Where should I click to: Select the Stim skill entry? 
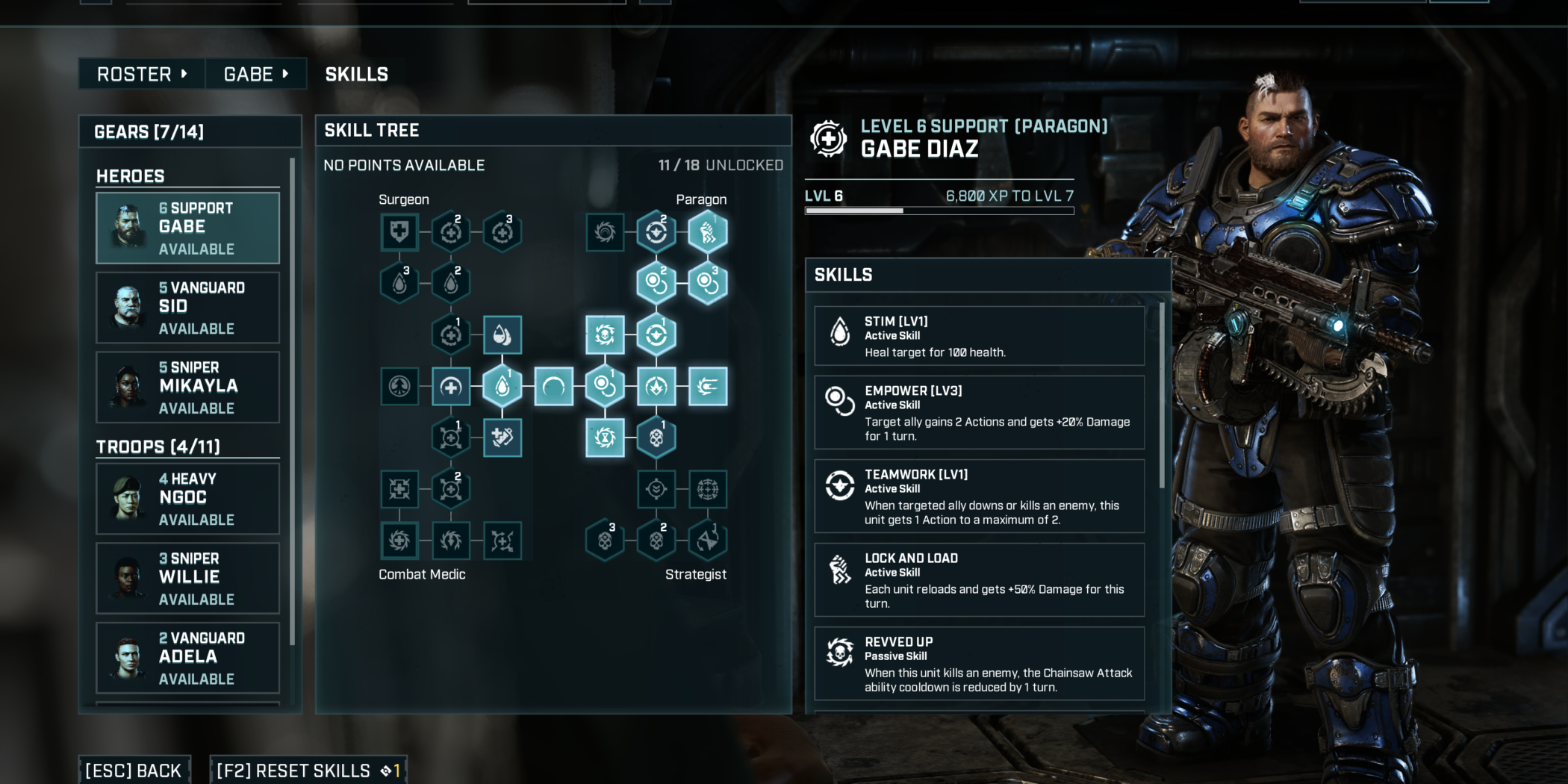[x=979, y=336]
